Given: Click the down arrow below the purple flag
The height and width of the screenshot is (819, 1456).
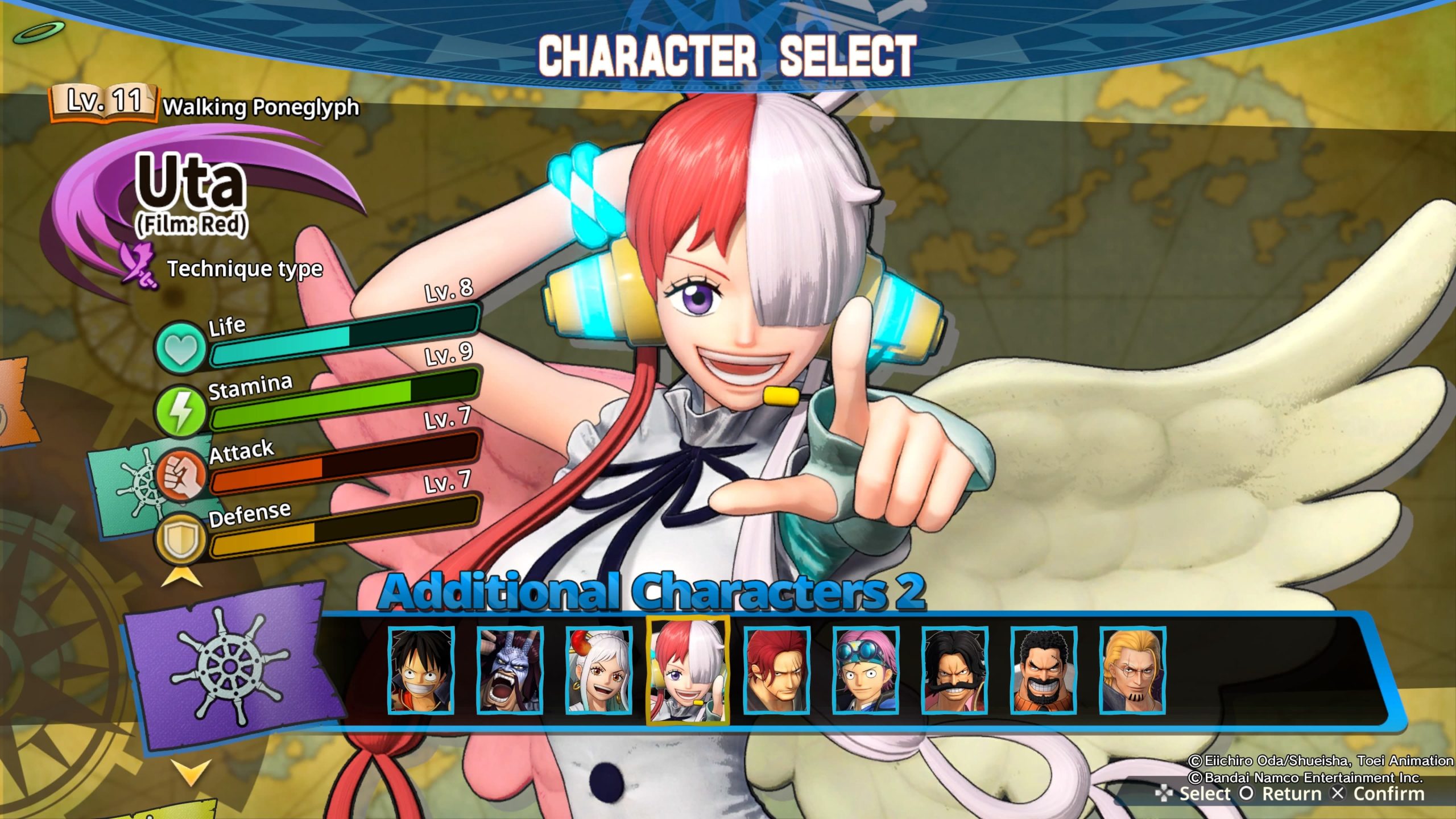Looking at the screenshot, I should [191, 771].
